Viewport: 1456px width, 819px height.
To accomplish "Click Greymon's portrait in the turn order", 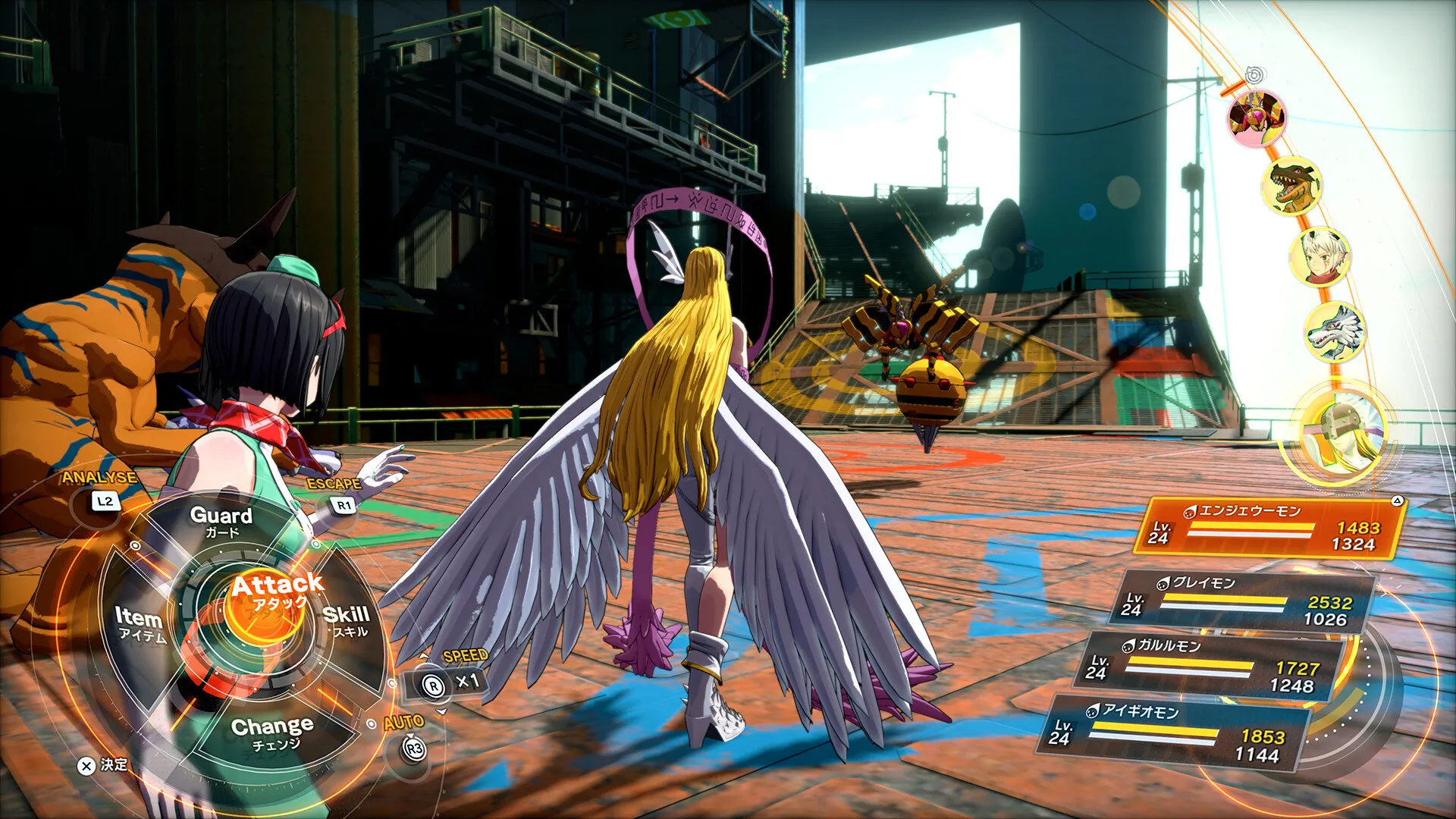I will pyautogui.click(x=1294, y=187).
